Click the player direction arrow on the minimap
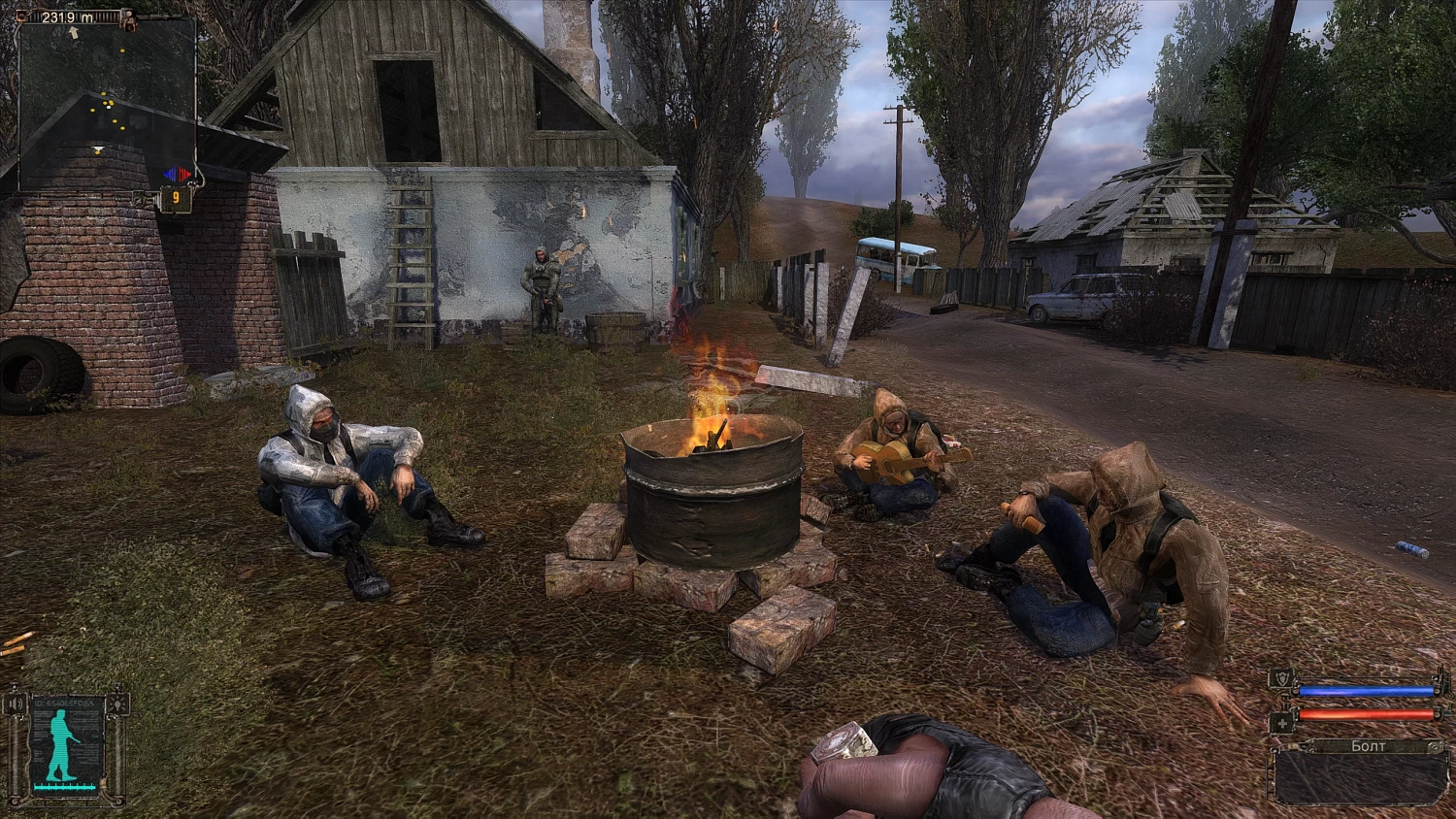 pyautogui.click(x=74, y=30)
